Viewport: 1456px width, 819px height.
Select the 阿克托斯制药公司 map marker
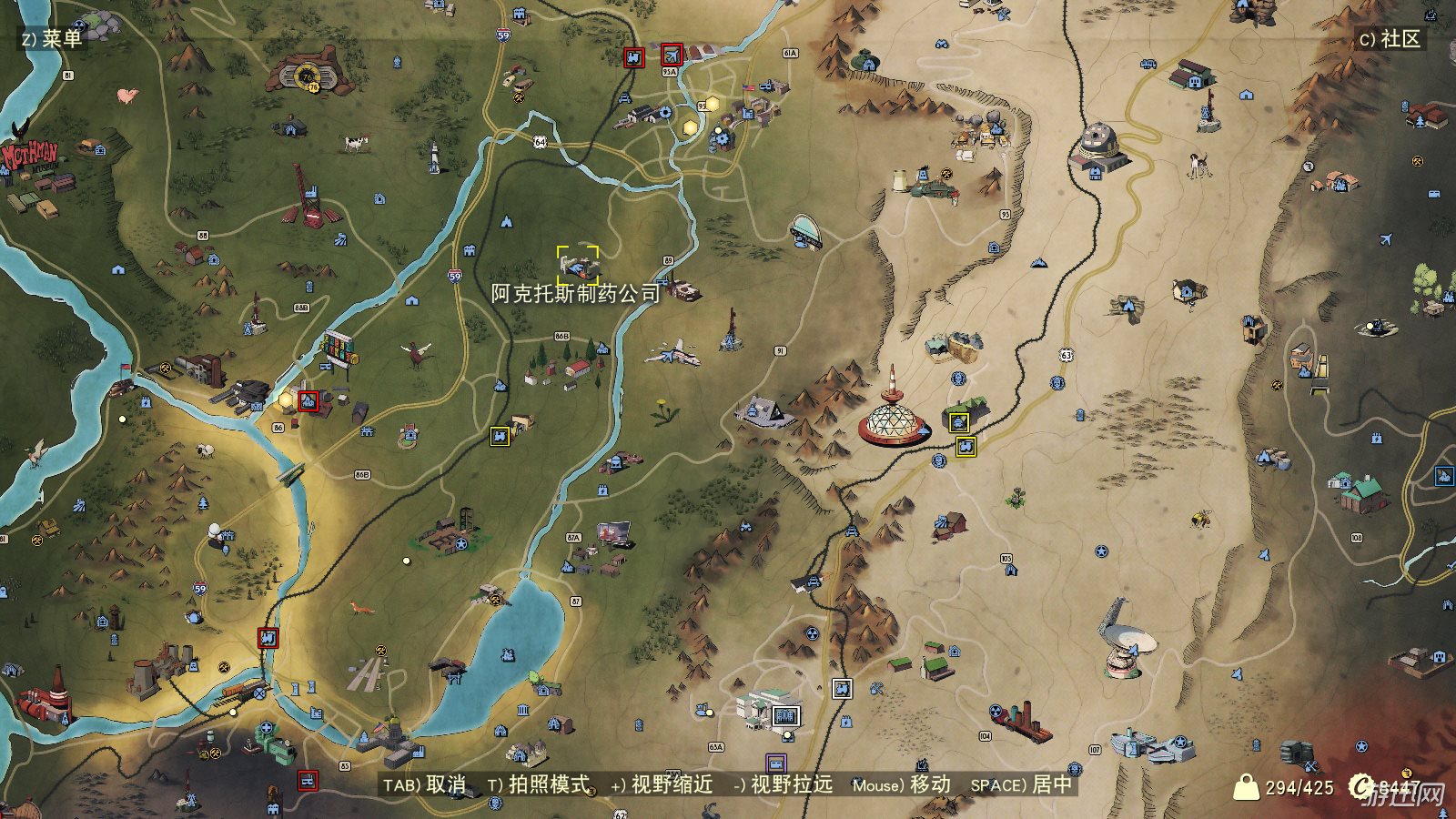pos(579,265)
